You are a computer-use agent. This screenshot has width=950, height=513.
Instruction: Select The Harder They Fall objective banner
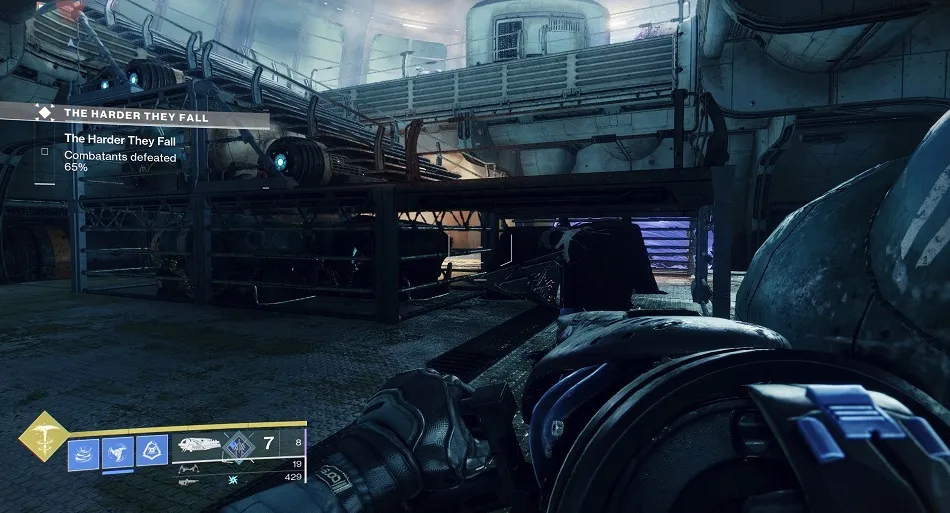click(x=150, y=114)
